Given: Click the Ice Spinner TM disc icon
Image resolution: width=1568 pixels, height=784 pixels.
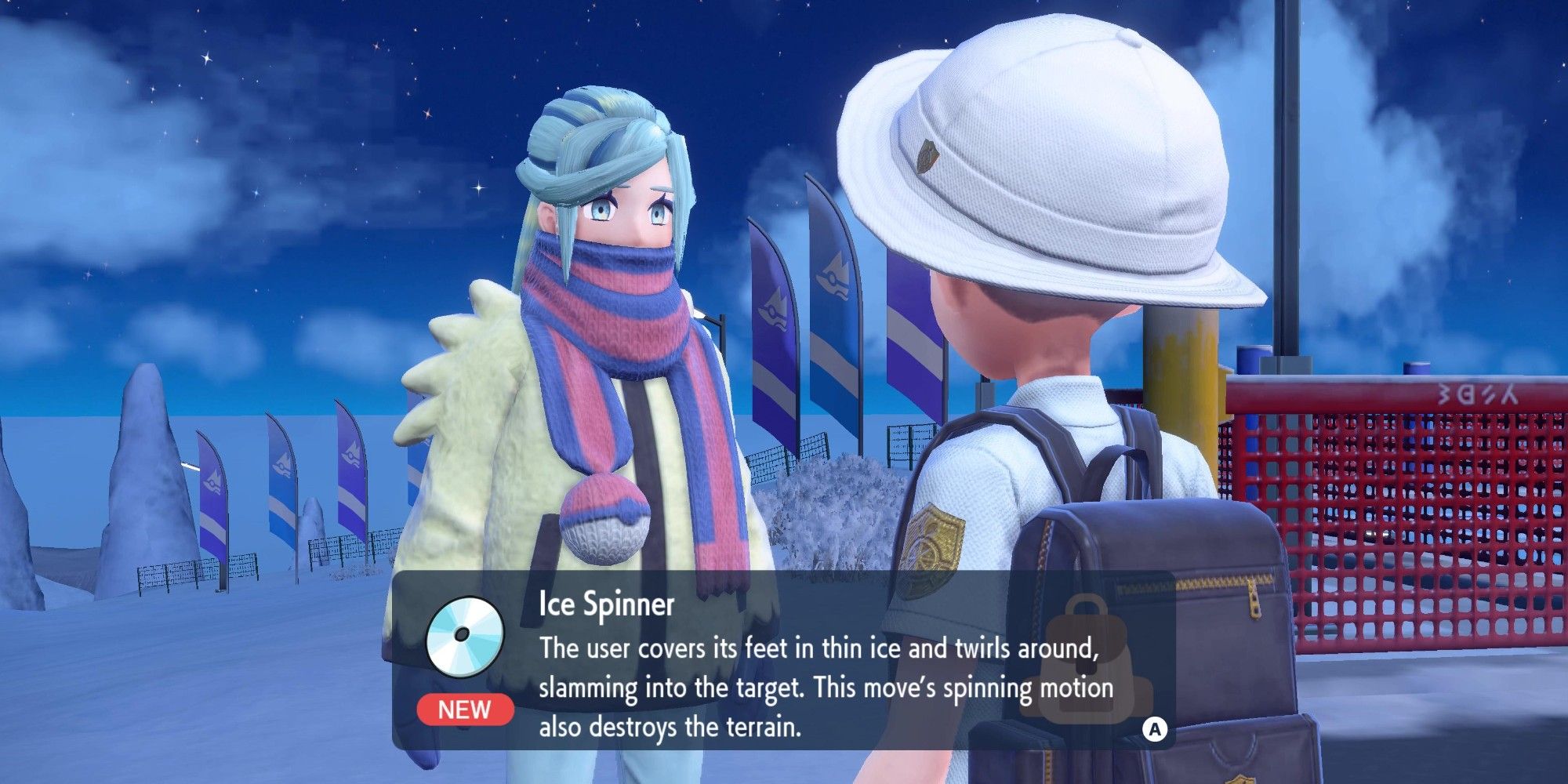Looking at the screenshot, I should (464, 637).
